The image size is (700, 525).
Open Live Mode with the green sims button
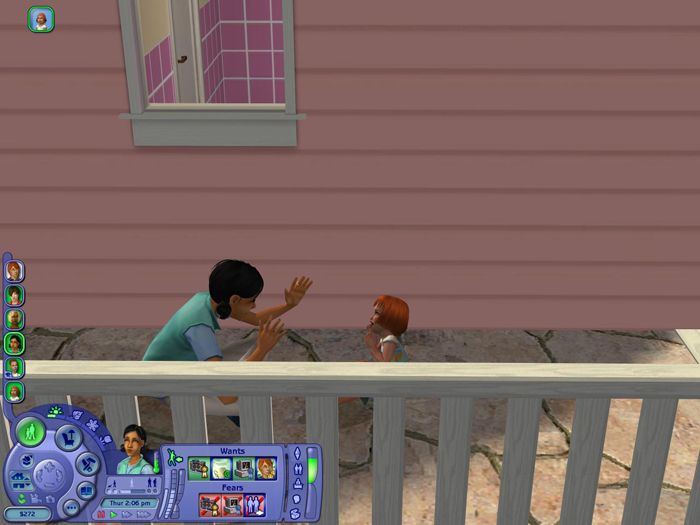[30, 433]
